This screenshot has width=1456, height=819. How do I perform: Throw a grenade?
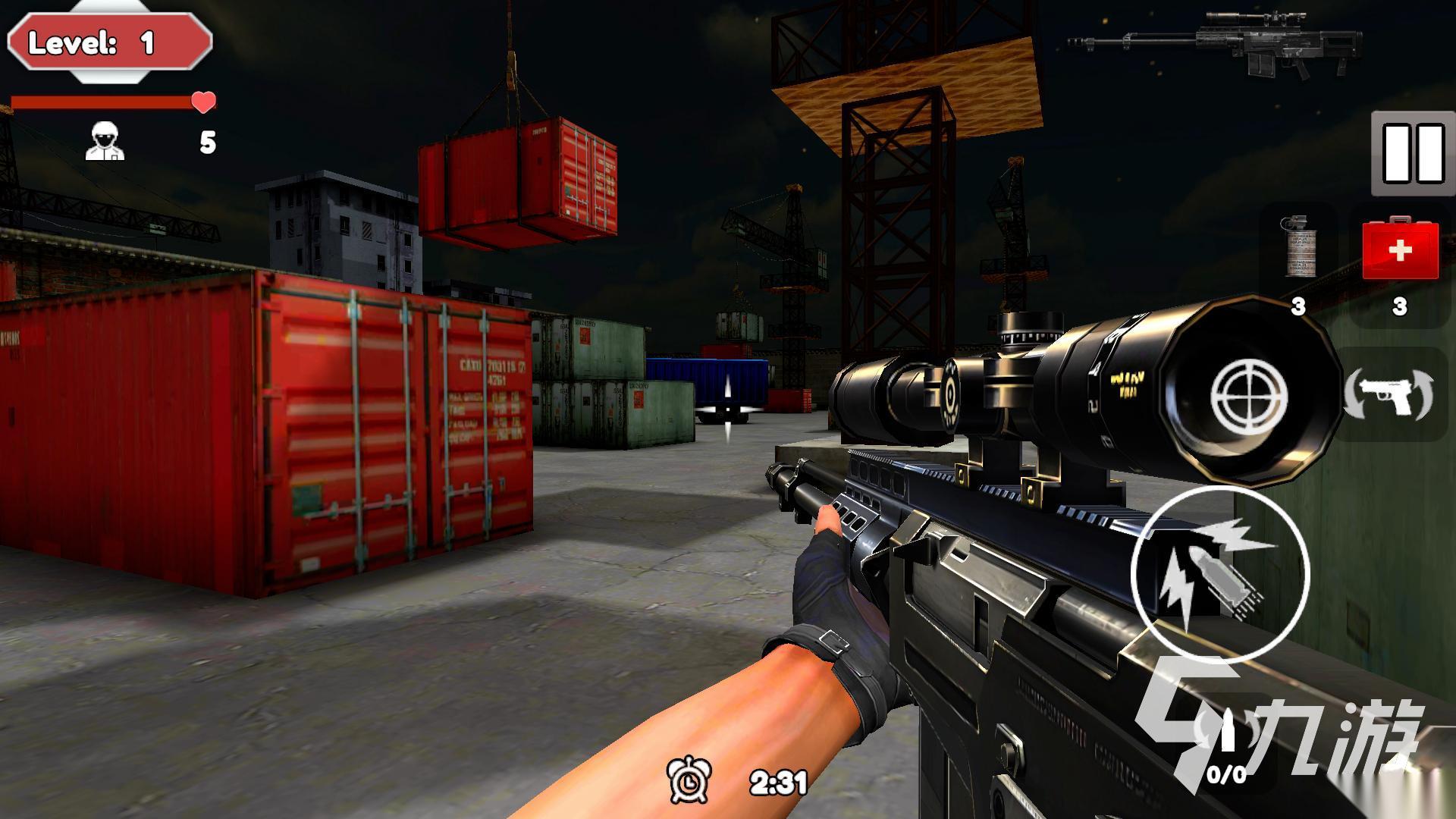click(1299, 247)
